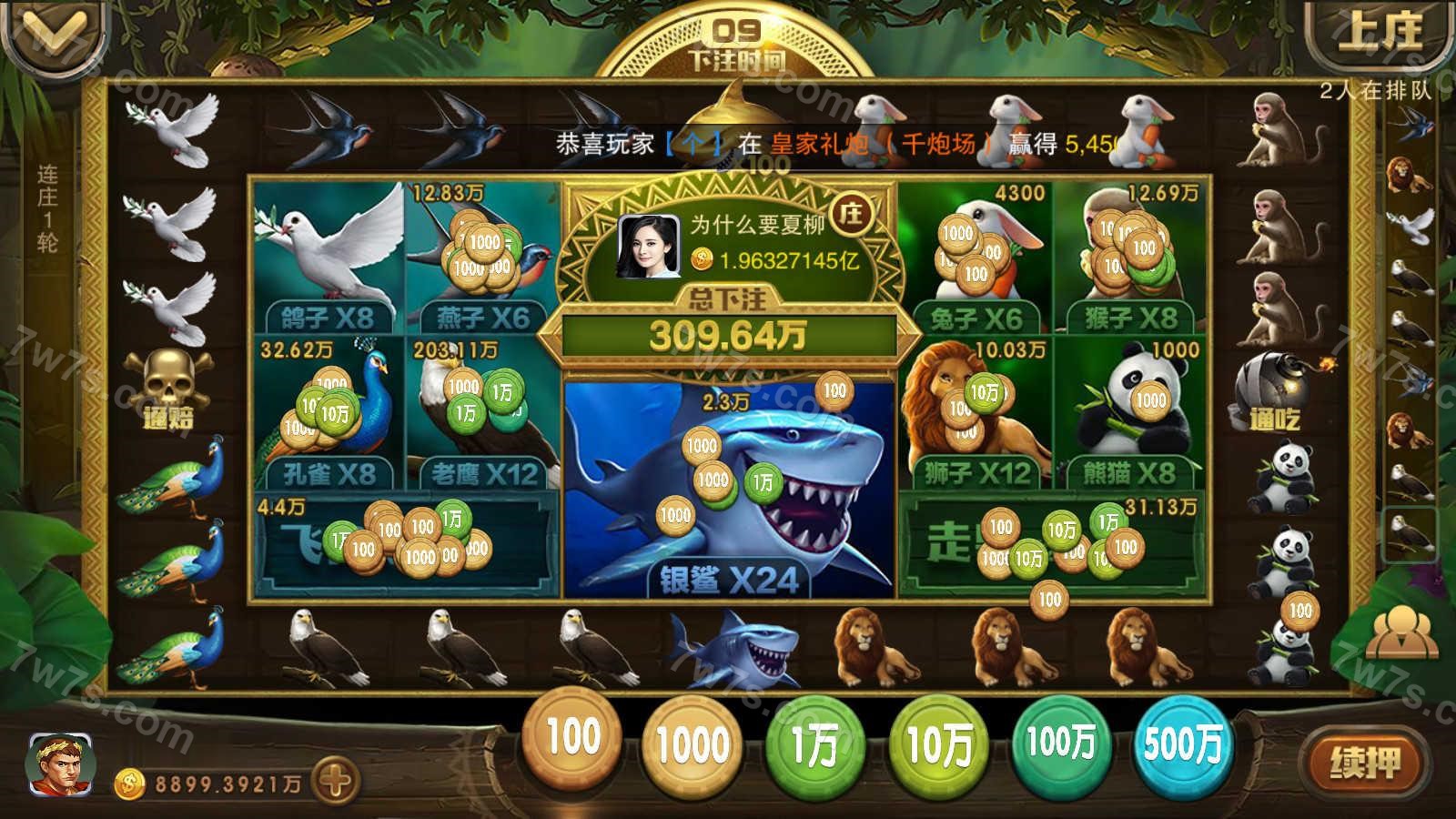Bet on the 鸽子 X8 dove tile
Screen dimensions: 1456x819
328,257
